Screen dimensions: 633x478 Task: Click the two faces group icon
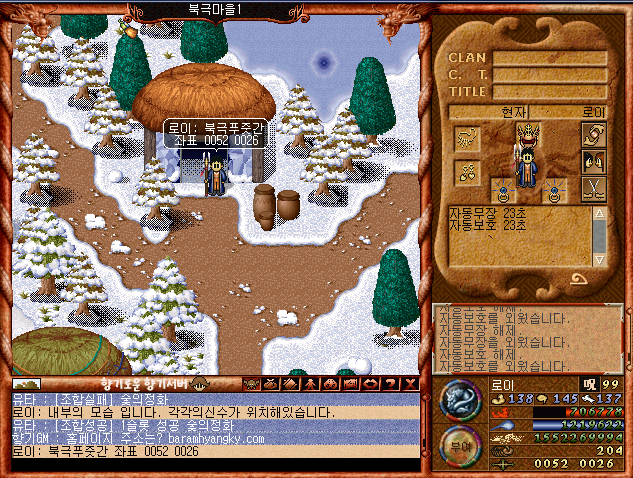(x=594, y=161)
